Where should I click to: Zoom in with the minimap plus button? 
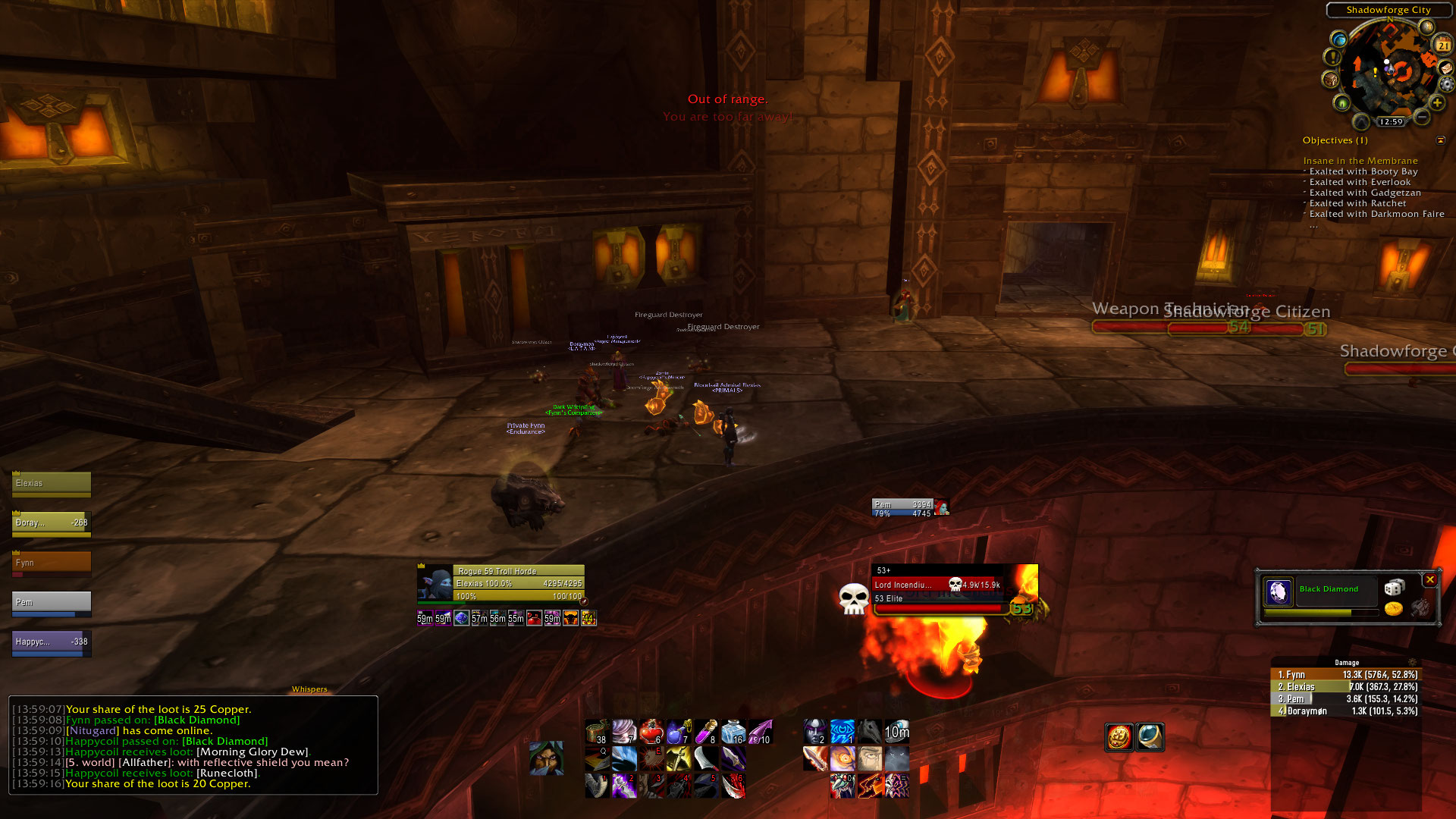1437,102
